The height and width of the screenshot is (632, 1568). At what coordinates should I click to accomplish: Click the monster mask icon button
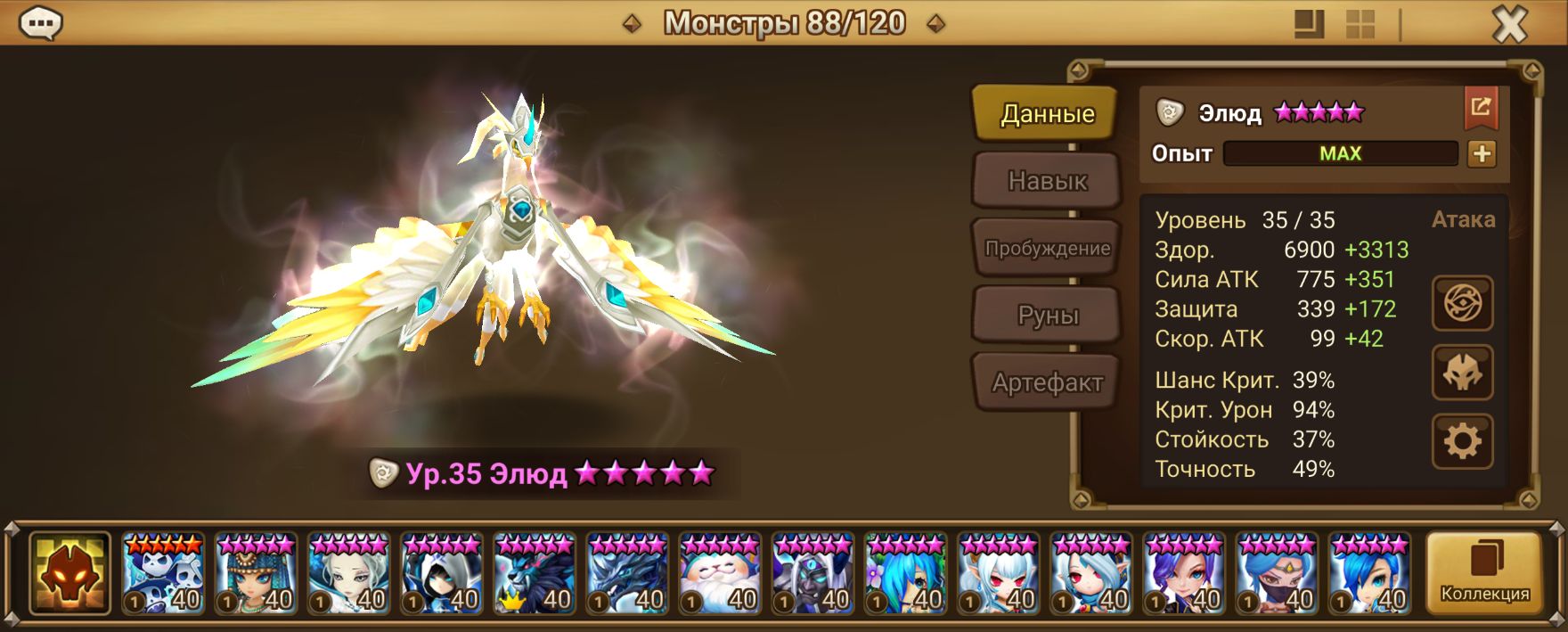[x=1462, y=373]
